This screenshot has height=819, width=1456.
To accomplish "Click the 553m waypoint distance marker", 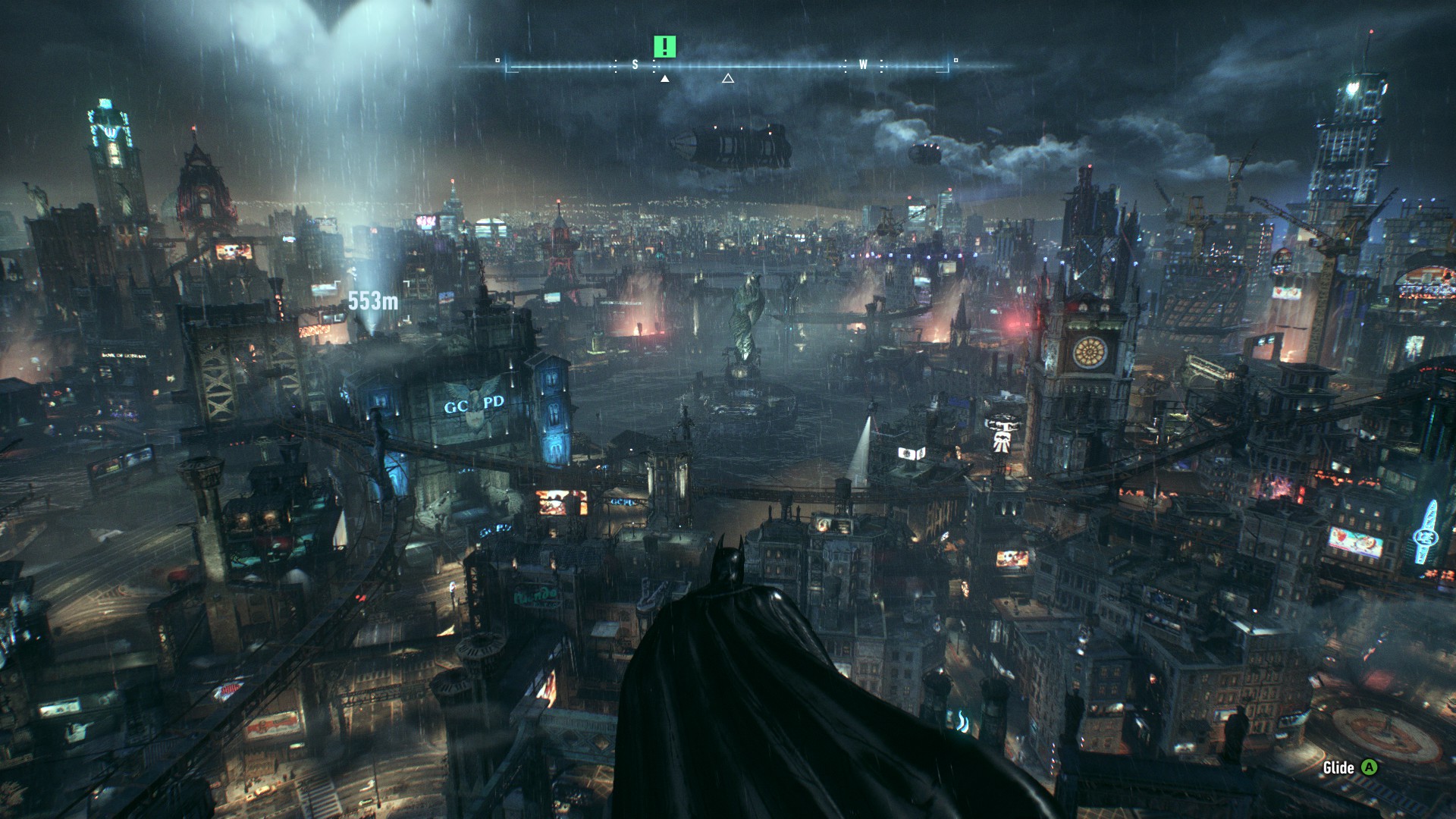I will click(x=373, y=301).
